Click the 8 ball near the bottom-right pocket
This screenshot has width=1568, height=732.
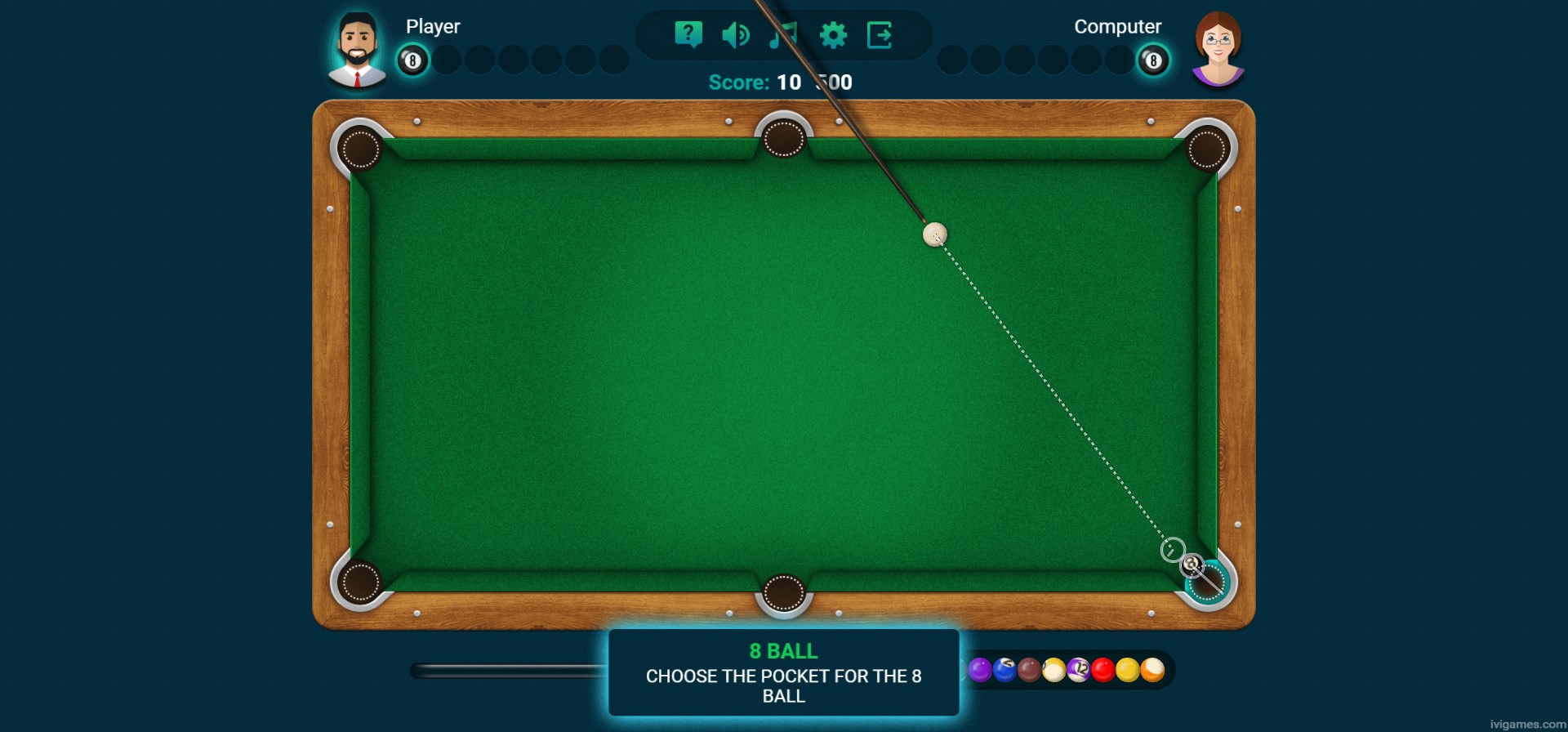pyautogui.click(x=1192, y=565)
